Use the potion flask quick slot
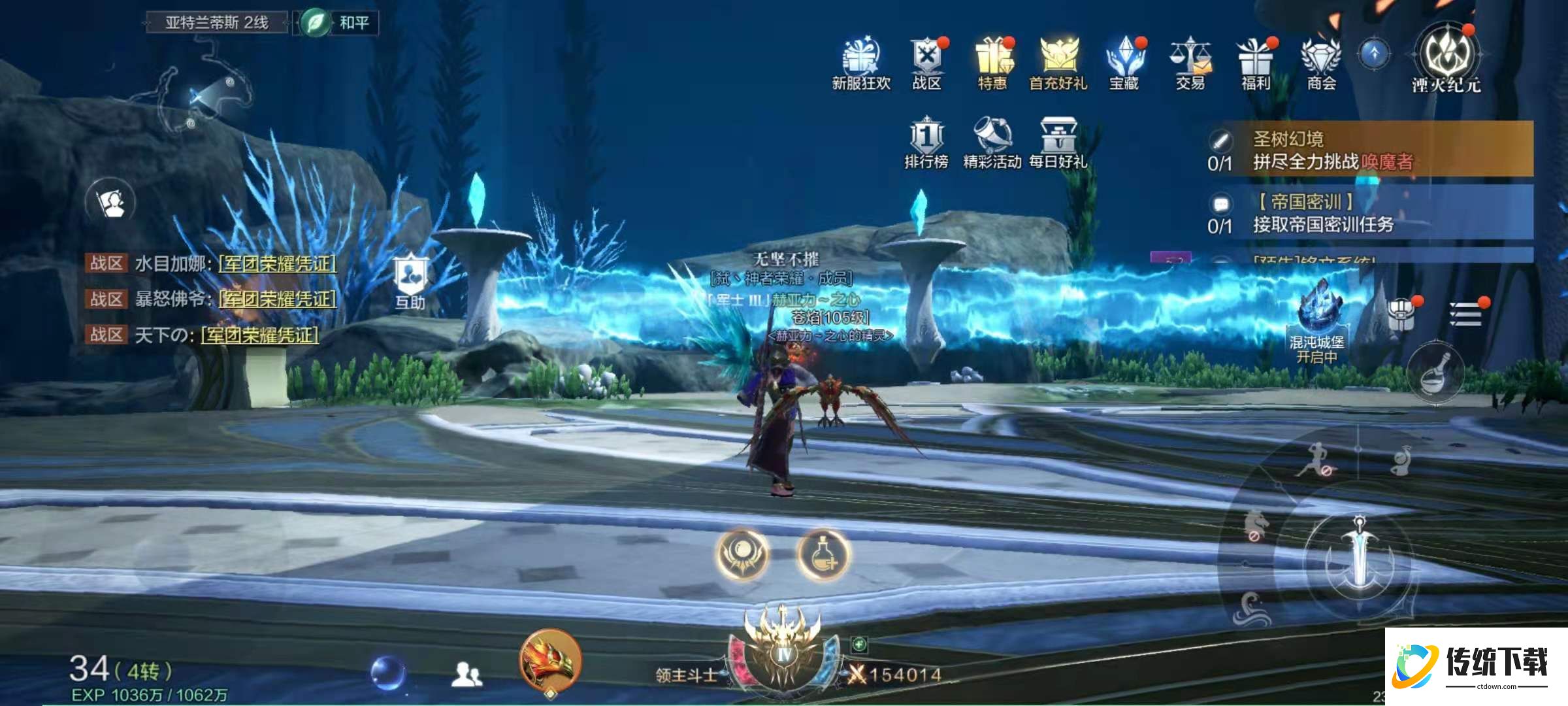 click(823, 554)
